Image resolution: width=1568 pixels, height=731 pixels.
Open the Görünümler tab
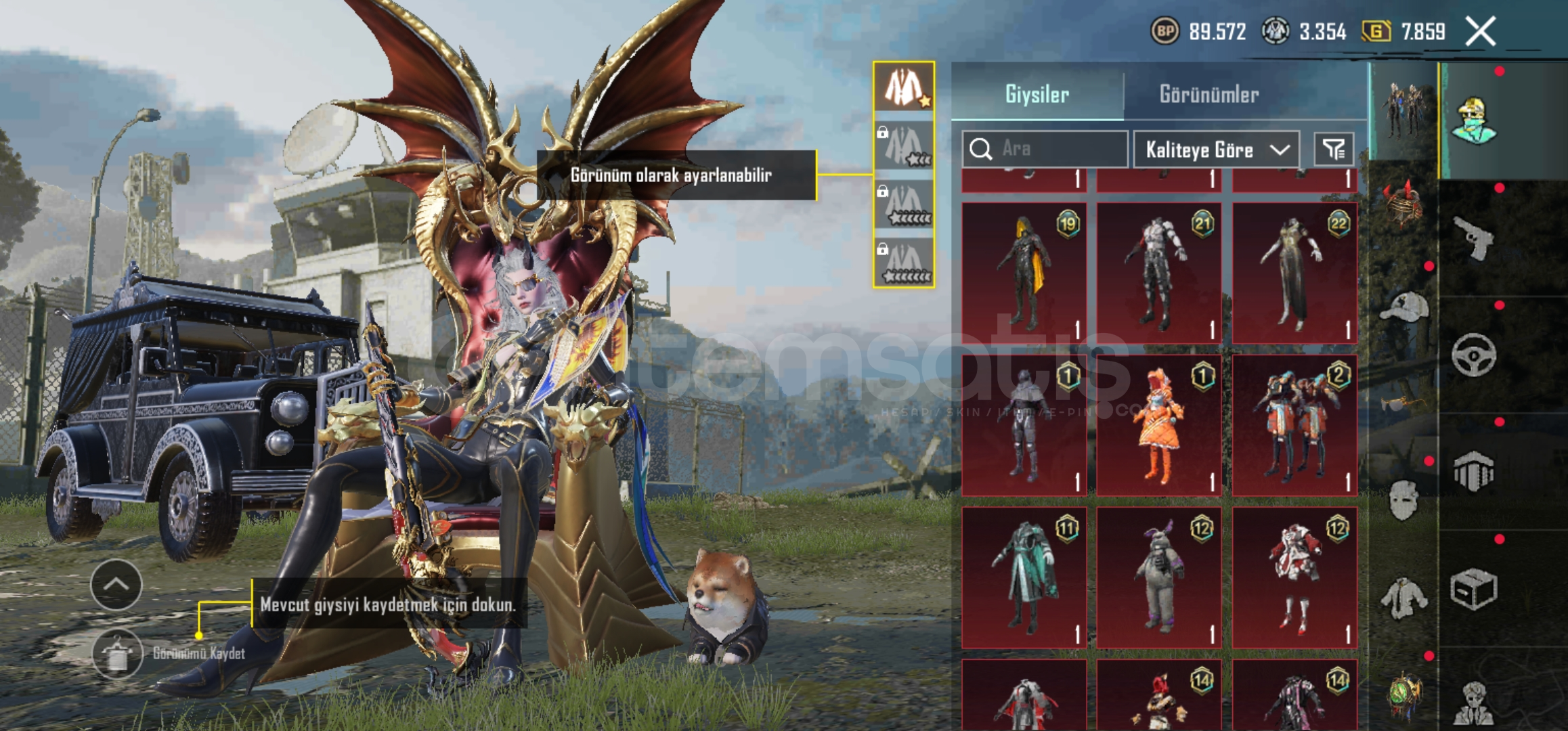[x=1209, y=94]
